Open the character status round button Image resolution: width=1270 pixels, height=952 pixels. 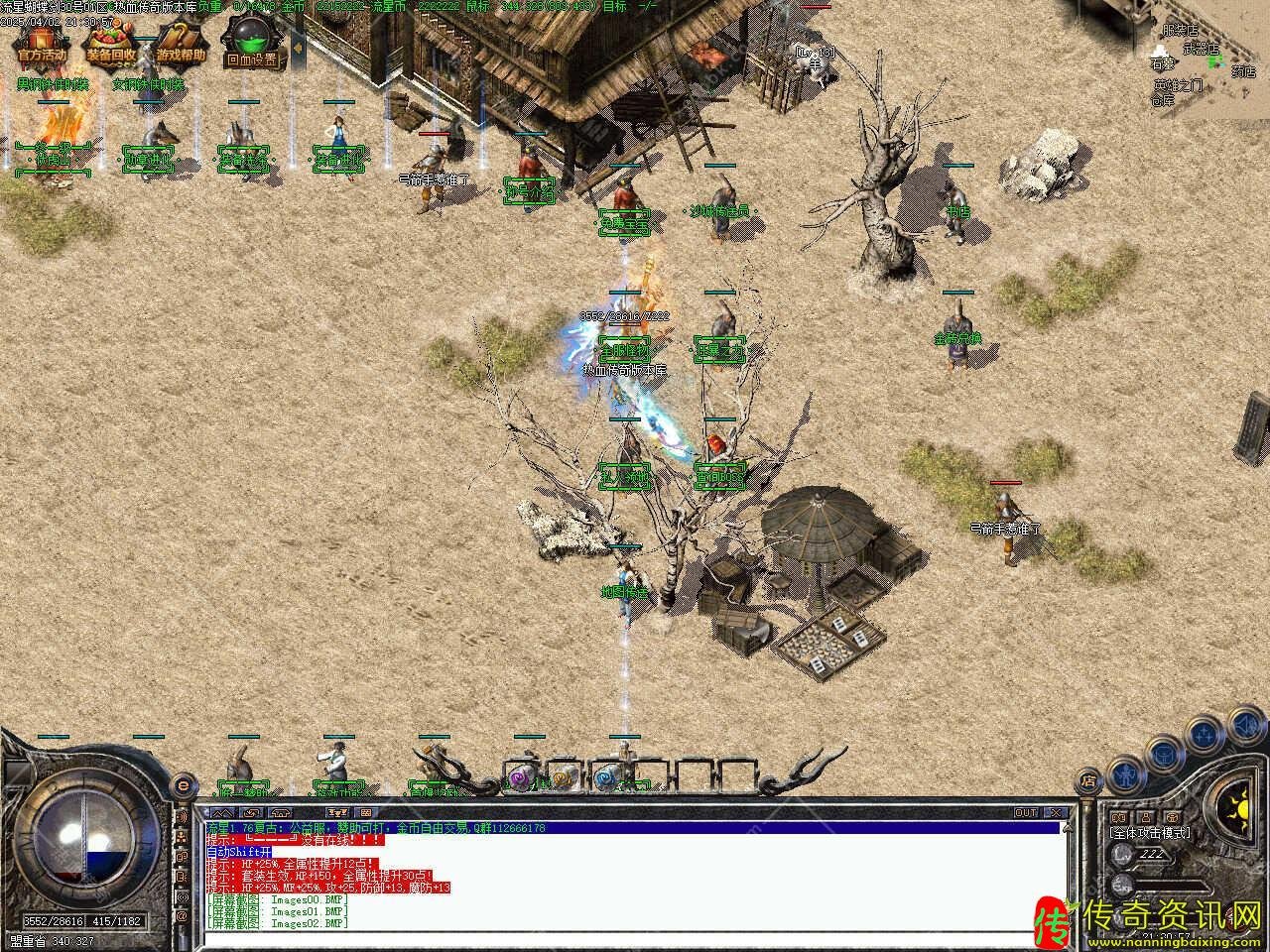point(1125,771)
